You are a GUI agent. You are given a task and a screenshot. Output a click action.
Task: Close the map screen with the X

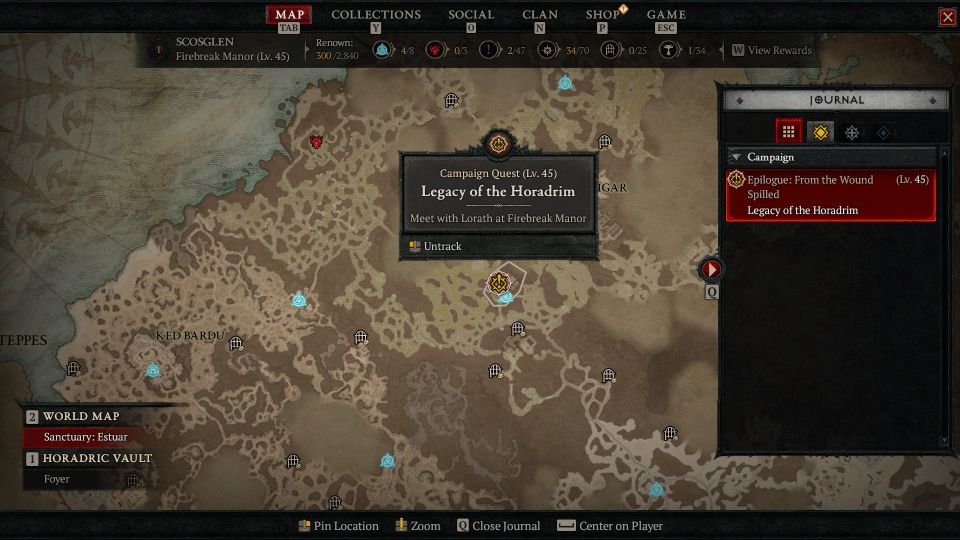click(x=947, y=17)
